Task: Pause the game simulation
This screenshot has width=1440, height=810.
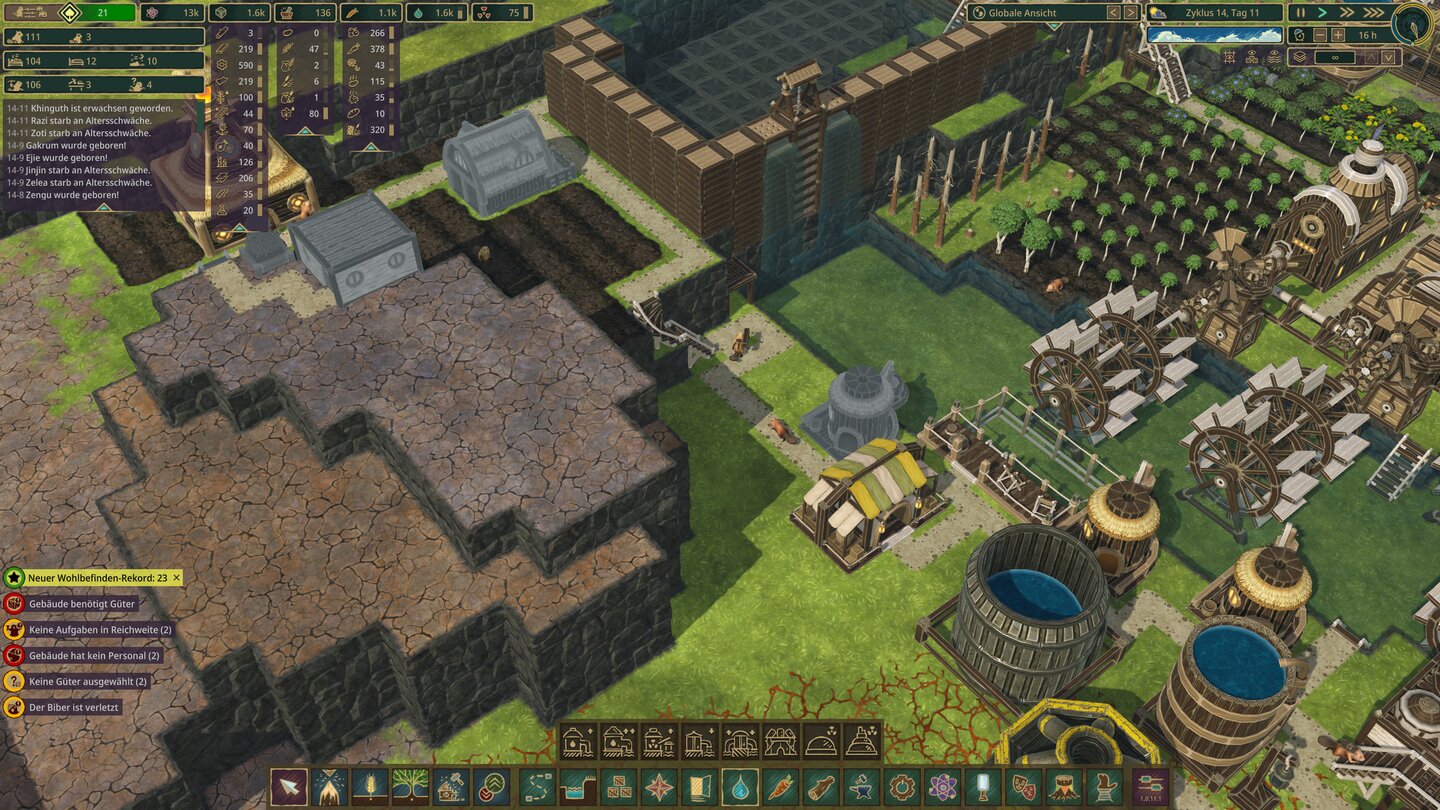Action: [x=1300, y=12]
